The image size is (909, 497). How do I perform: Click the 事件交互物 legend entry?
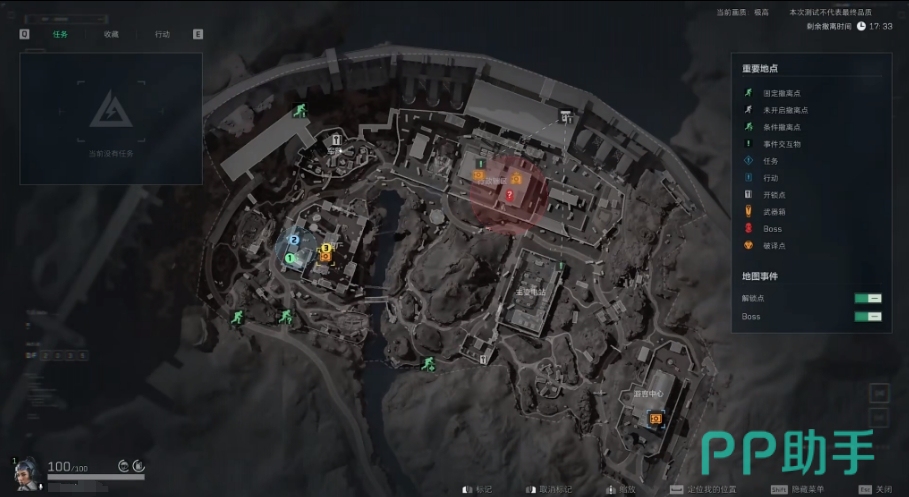[781, 144]
